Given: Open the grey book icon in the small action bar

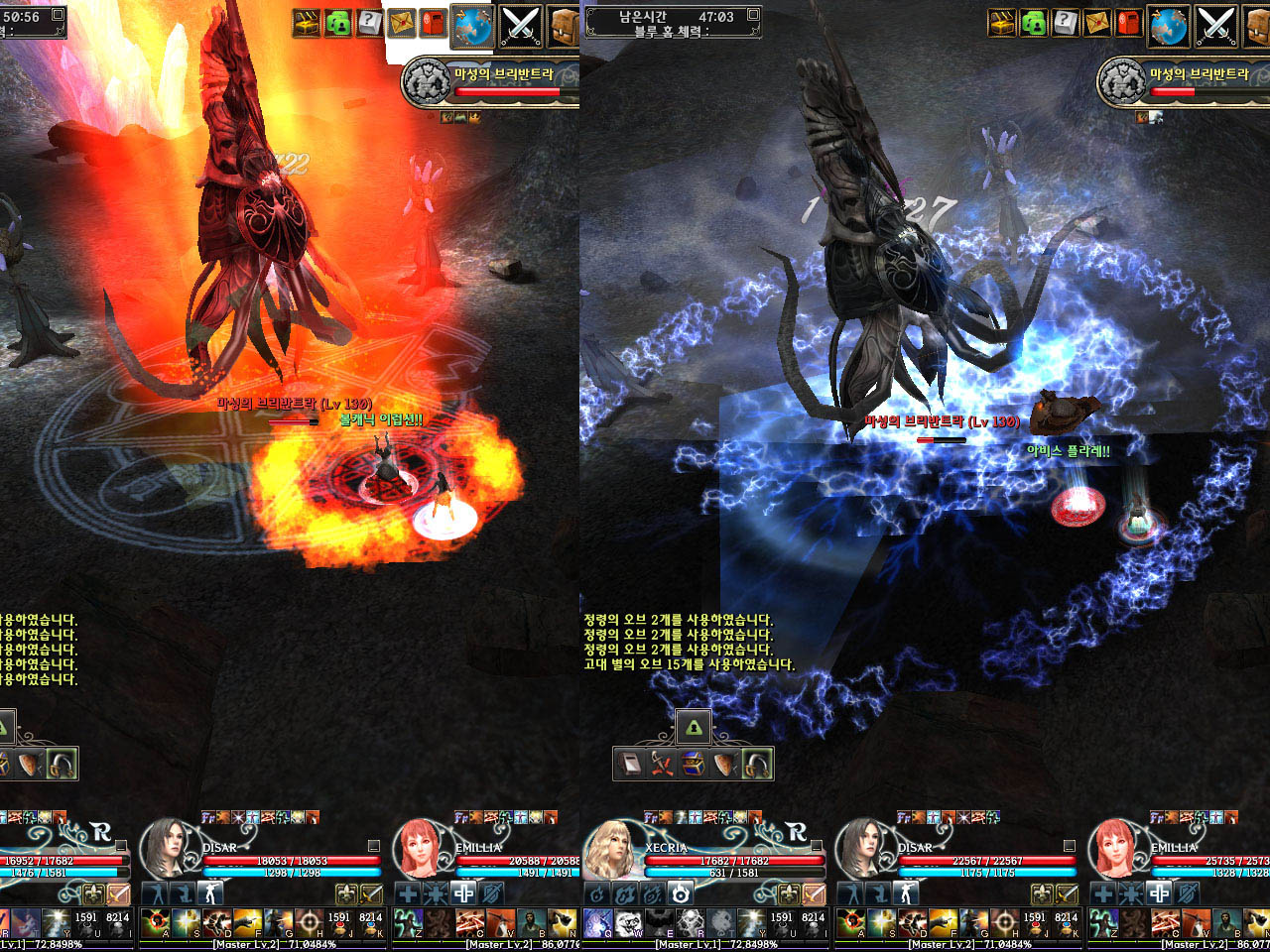Looking at the screenshot, I should click(630, 764).
